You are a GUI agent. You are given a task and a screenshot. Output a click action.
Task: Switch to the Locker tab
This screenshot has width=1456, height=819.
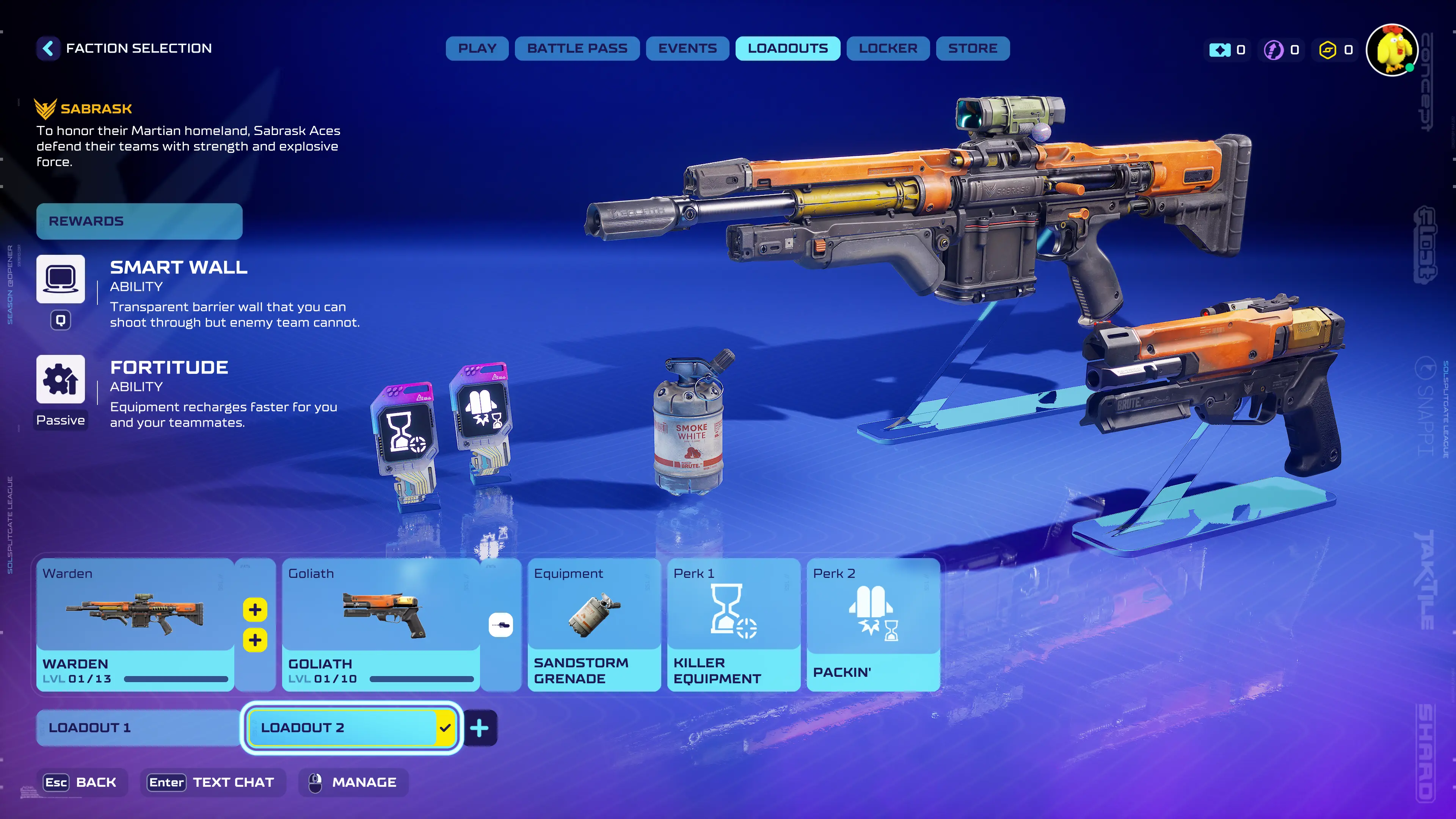coord(888,49)
